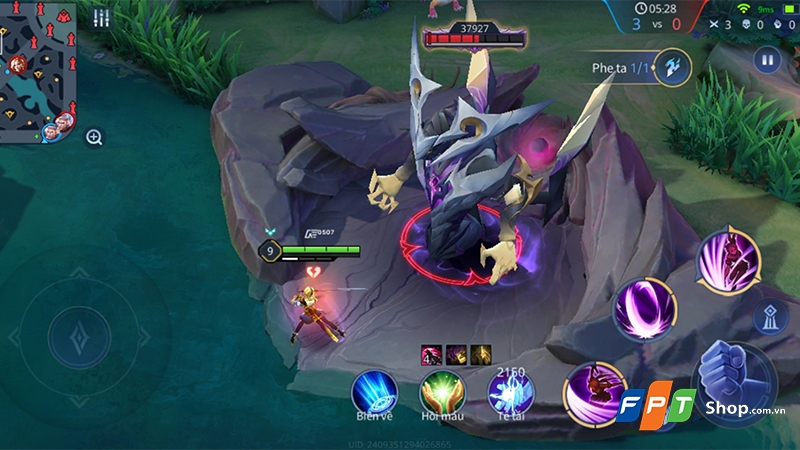
Task: Pause the match
Action: [x=767, y=60]
